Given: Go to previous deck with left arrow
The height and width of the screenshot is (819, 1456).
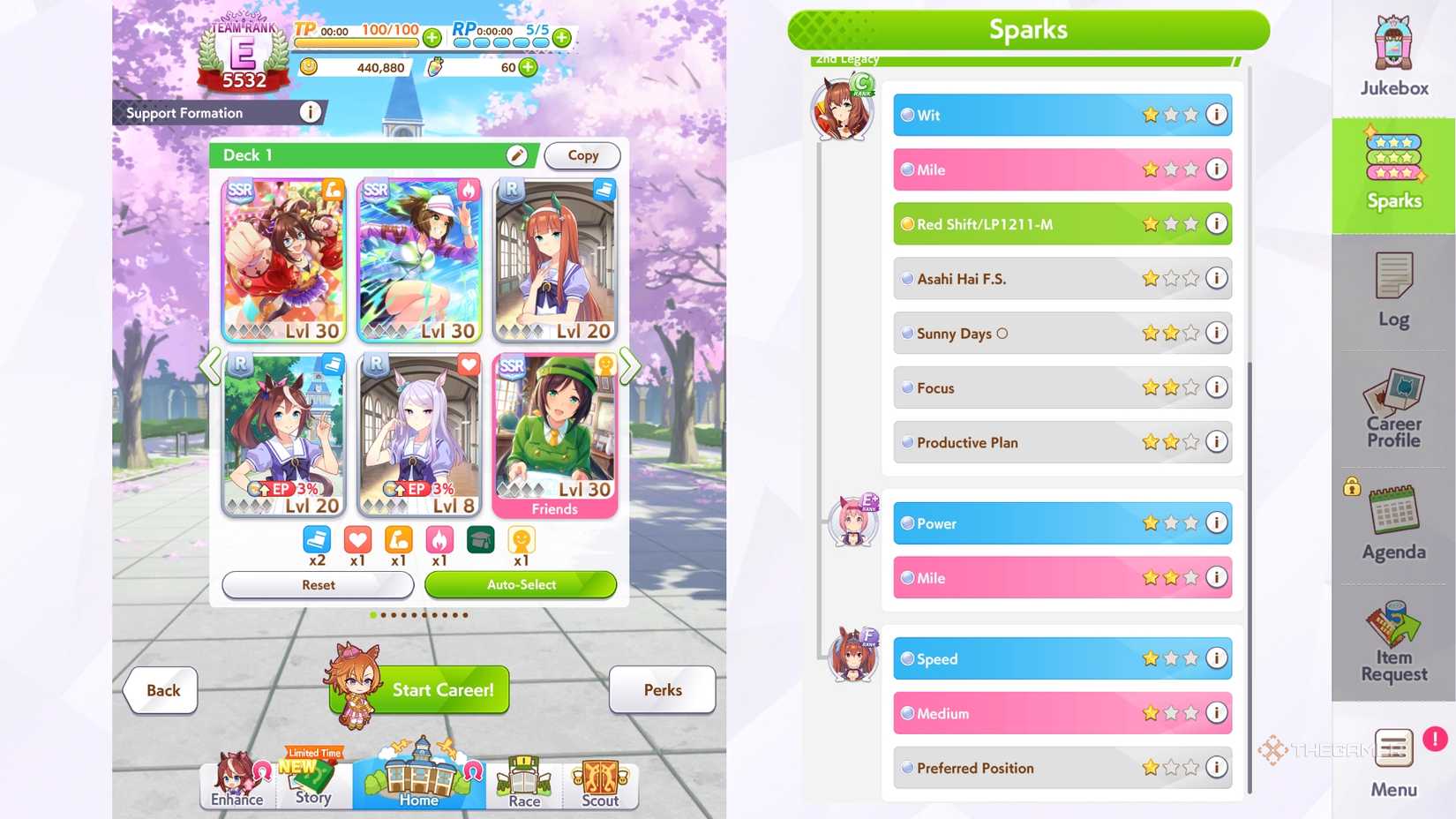Looking at the screenshot, I should tap(212, 367).
